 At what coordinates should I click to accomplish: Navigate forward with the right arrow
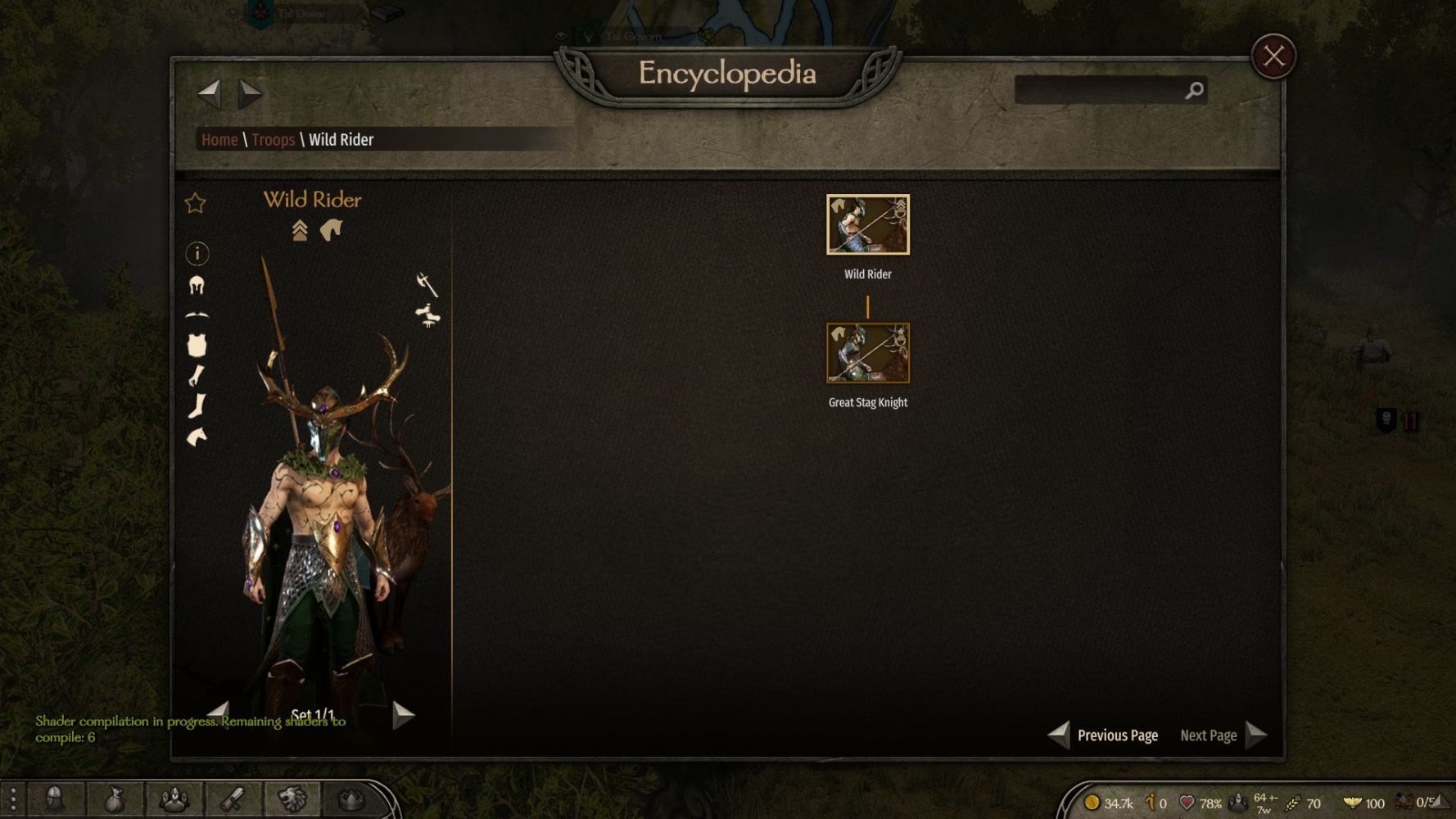click(250, 93)
